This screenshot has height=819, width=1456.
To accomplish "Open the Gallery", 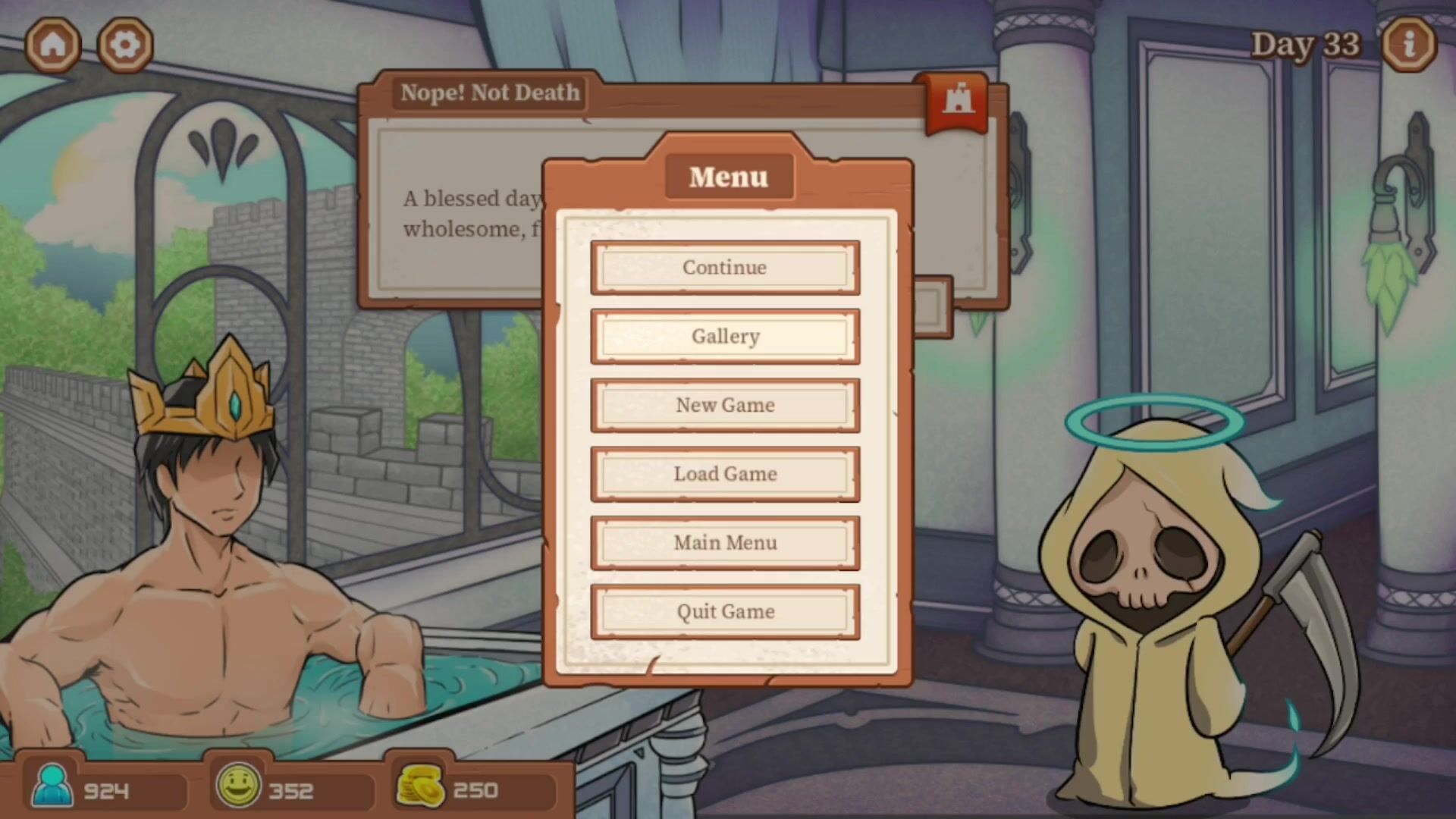I will [725, 336].
